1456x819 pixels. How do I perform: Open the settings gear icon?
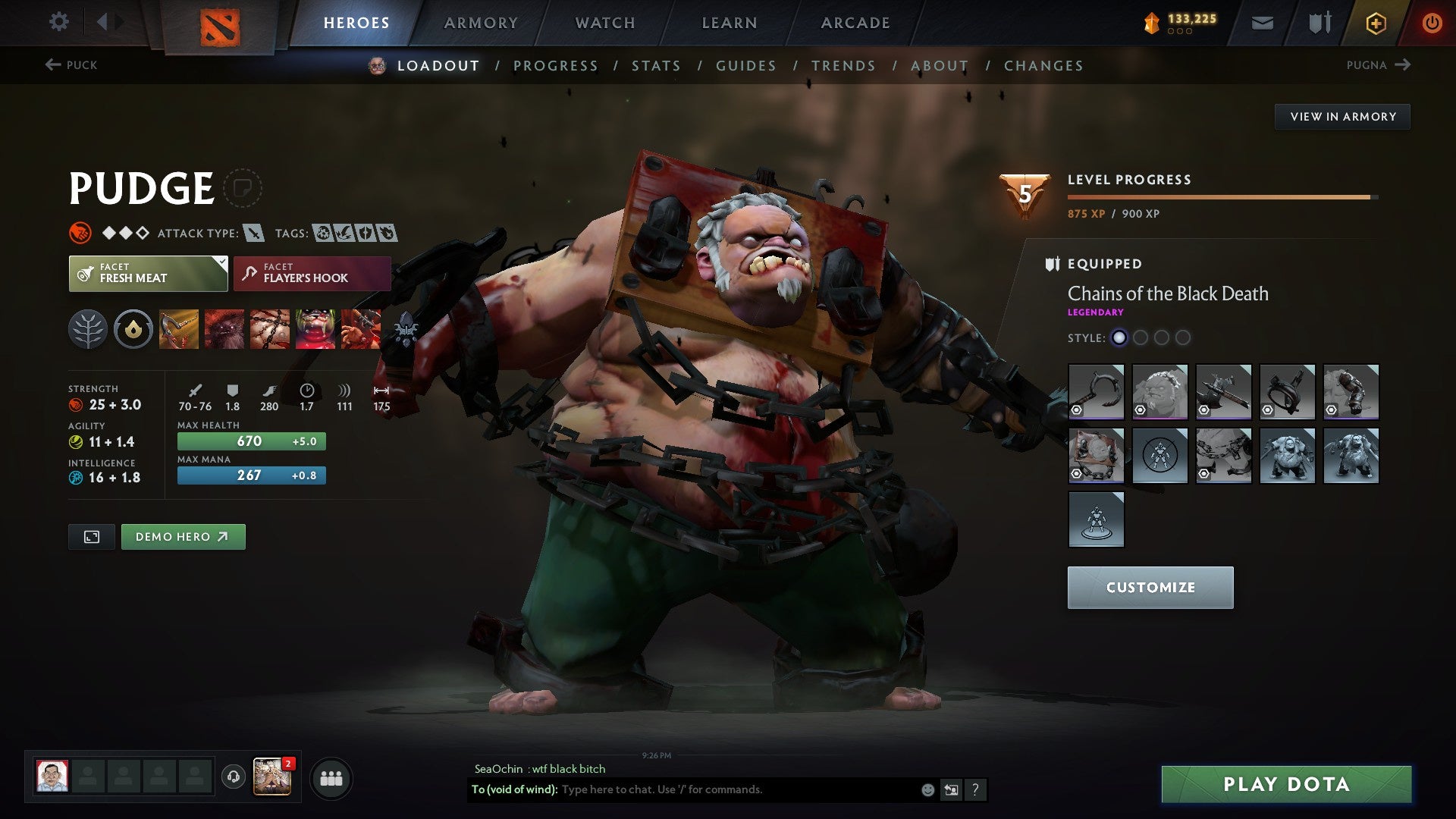tap(58, 22)
